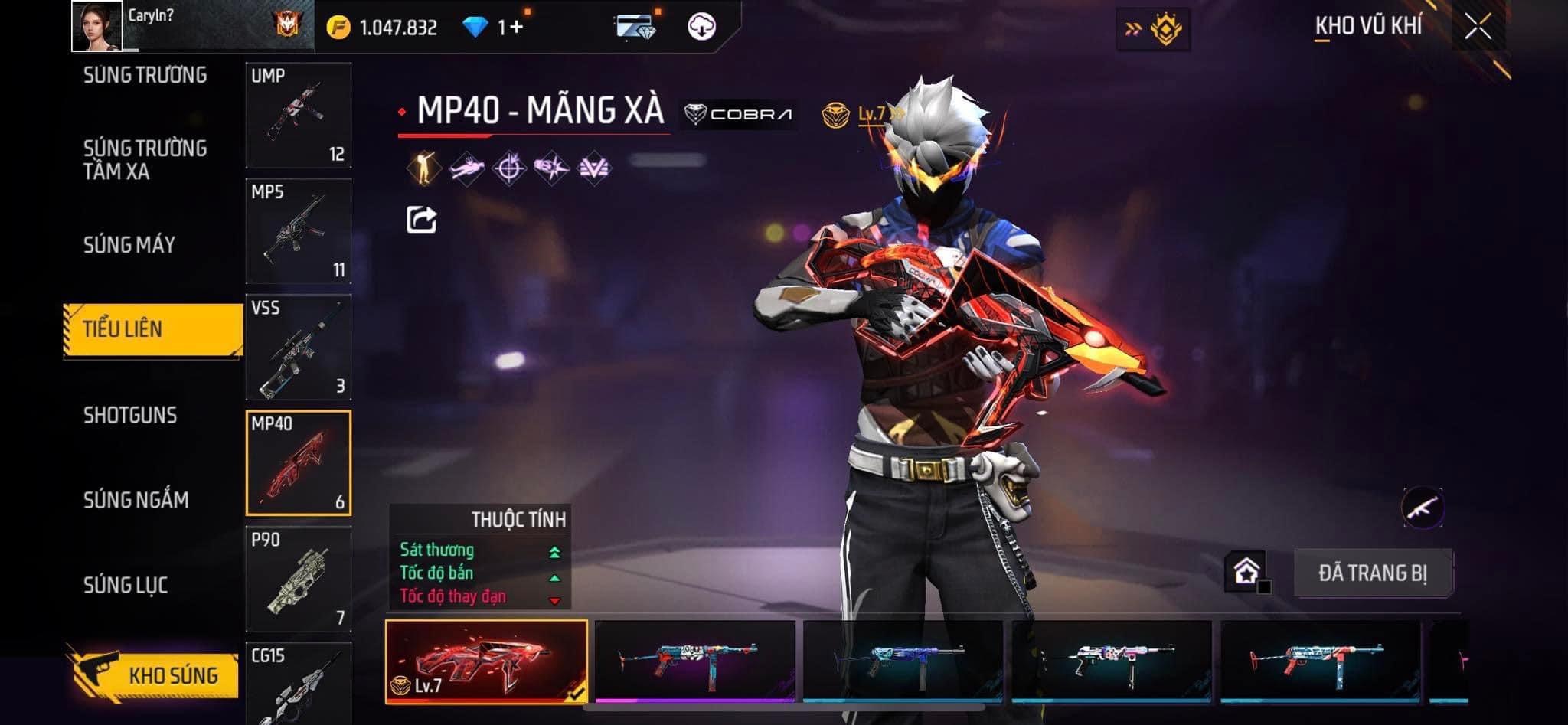This screenshot has height=725, width=1568.
Task: Click the Đã Trang Bị button
Action: tap(1373, 573)
